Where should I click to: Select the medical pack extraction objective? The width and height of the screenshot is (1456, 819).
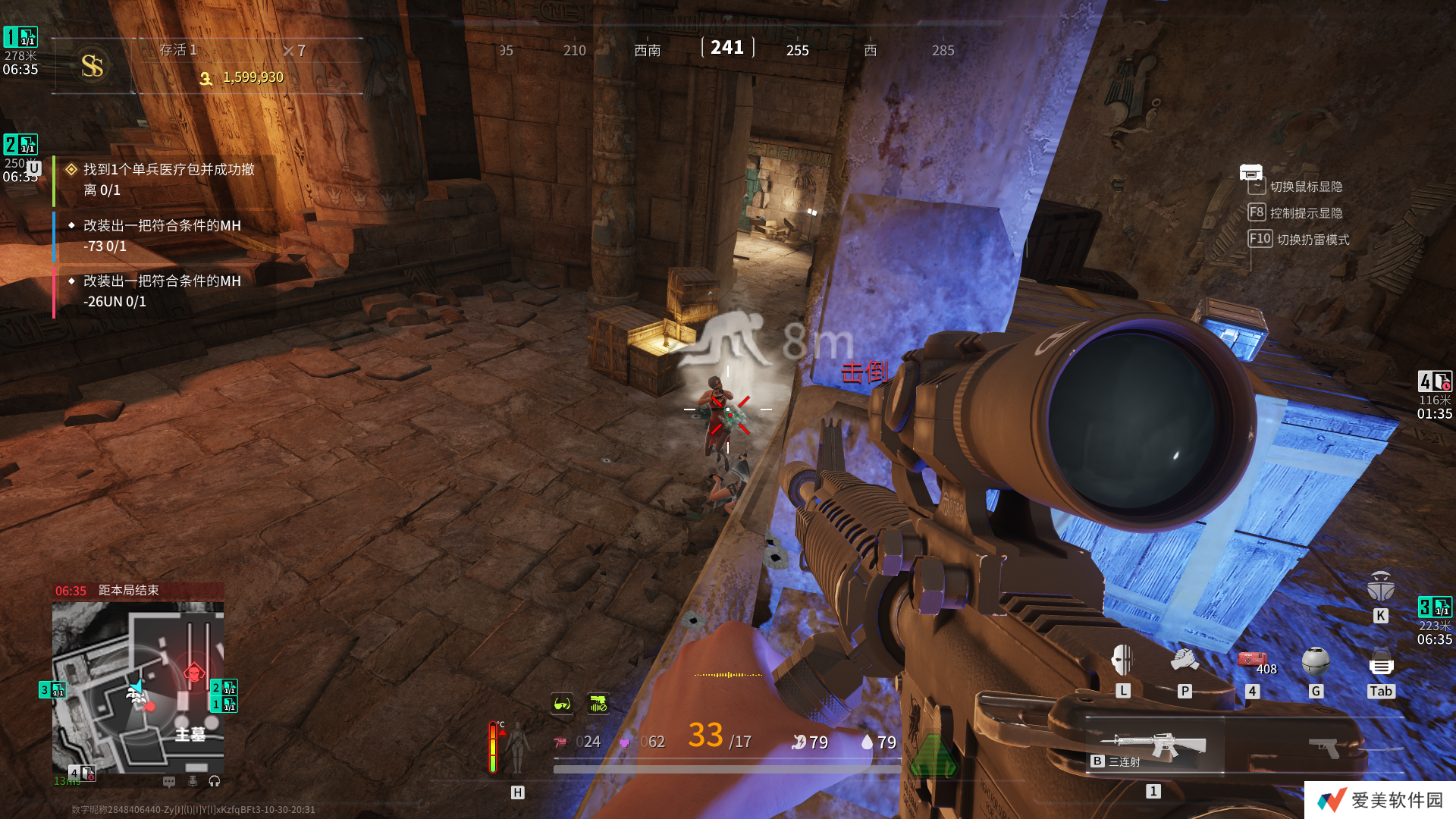(x=168, y=180)
